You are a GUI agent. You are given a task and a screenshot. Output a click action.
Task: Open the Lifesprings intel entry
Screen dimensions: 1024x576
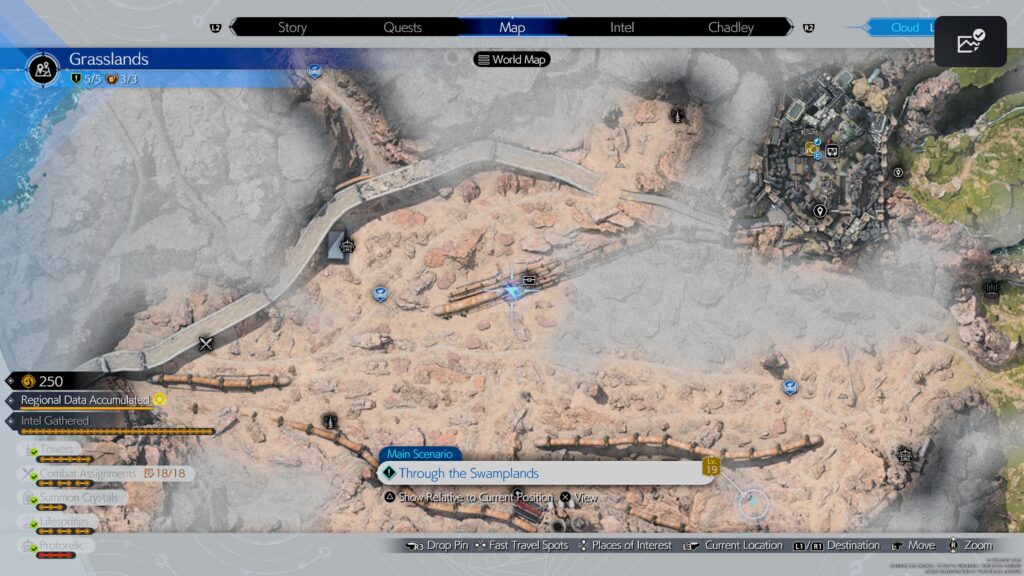point(65,521)
